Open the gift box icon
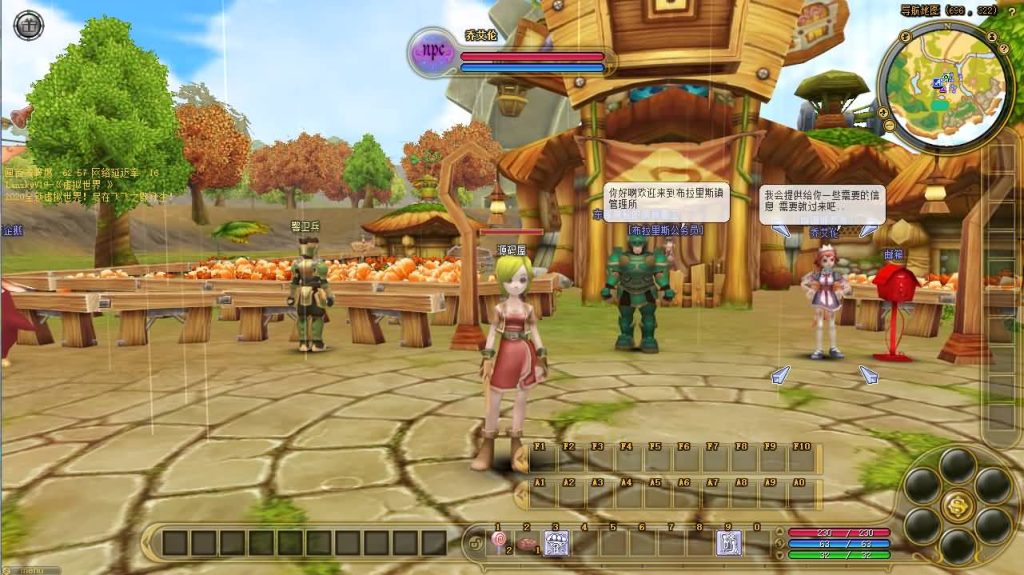Screen dimensions: 1024x575 (x=28, y=25)
